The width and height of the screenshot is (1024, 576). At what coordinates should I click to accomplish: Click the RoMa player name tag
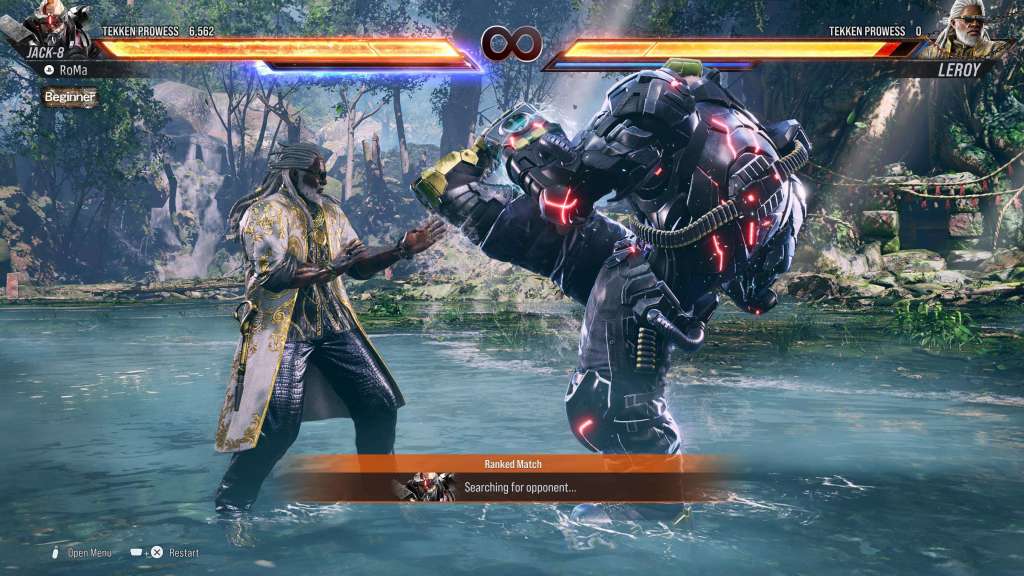[x=74, y=70]
